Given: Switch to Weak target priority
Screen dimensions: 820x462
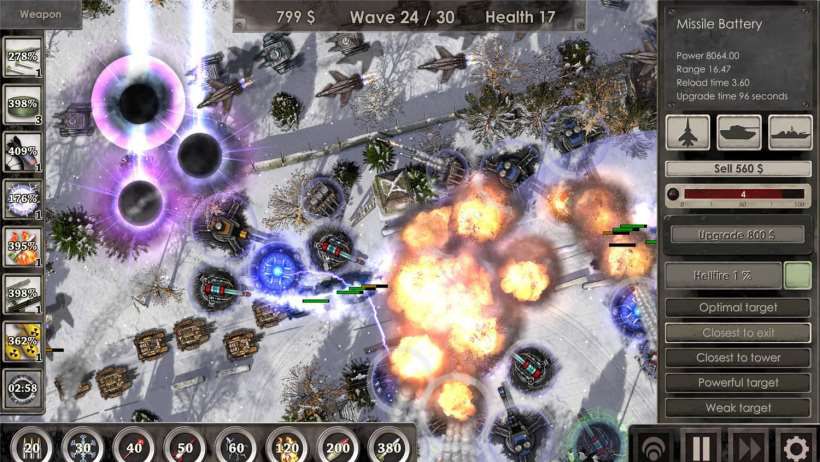Looking at the screenshot, I should pos(738,407).
